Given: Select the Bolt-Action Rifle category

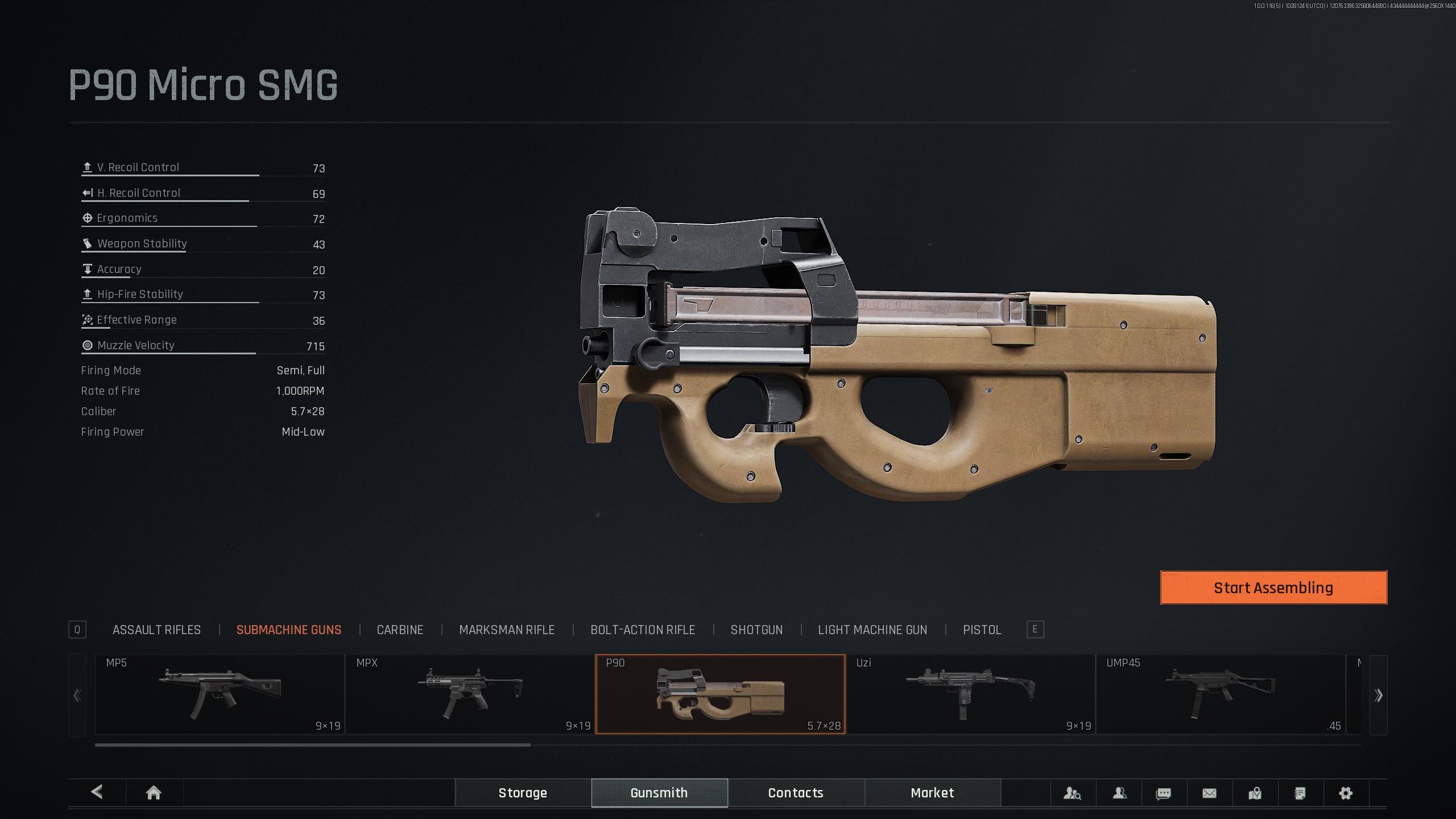Looking at the screenshot, I should click(x=642, y=630).
